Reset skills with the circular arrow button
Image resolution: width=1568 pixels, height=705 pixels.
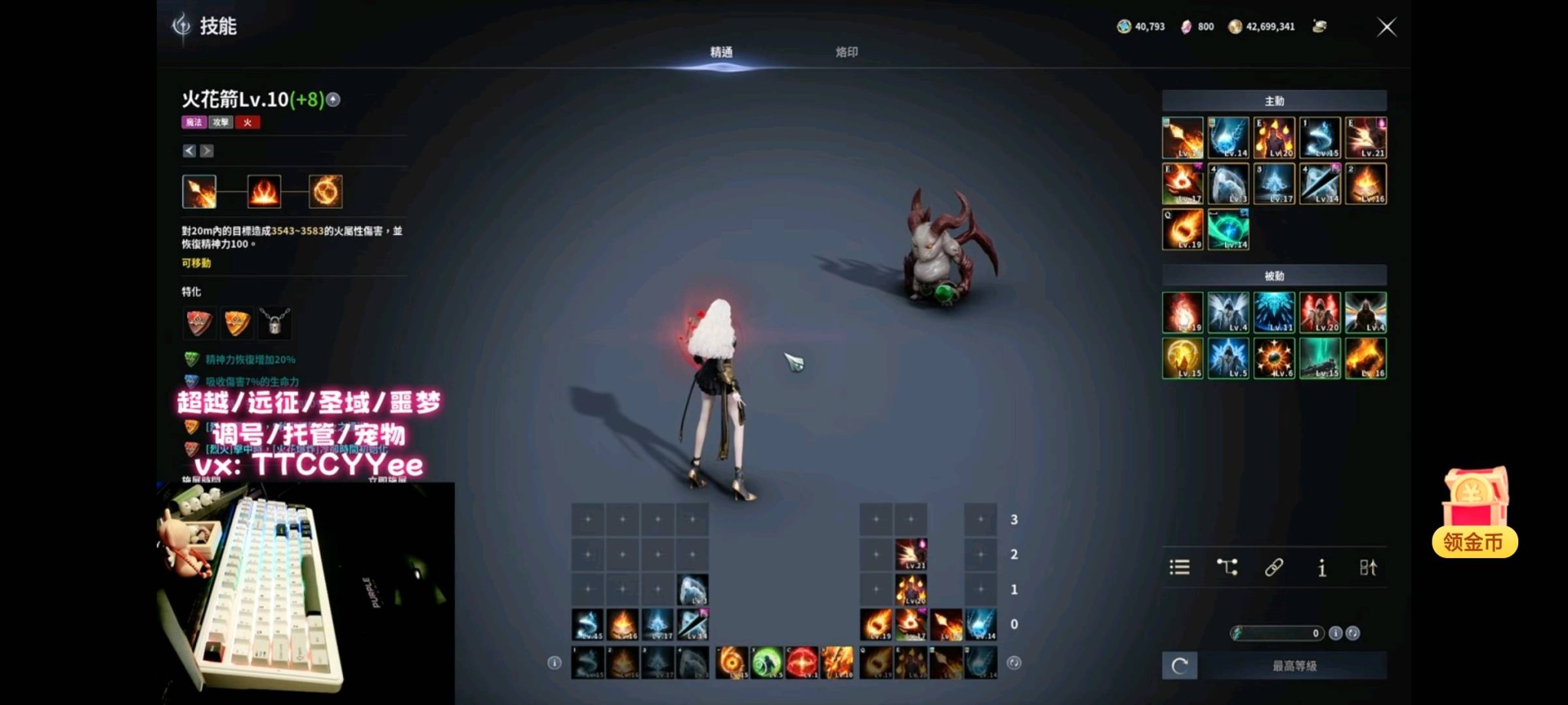(x=1180, y=666)
